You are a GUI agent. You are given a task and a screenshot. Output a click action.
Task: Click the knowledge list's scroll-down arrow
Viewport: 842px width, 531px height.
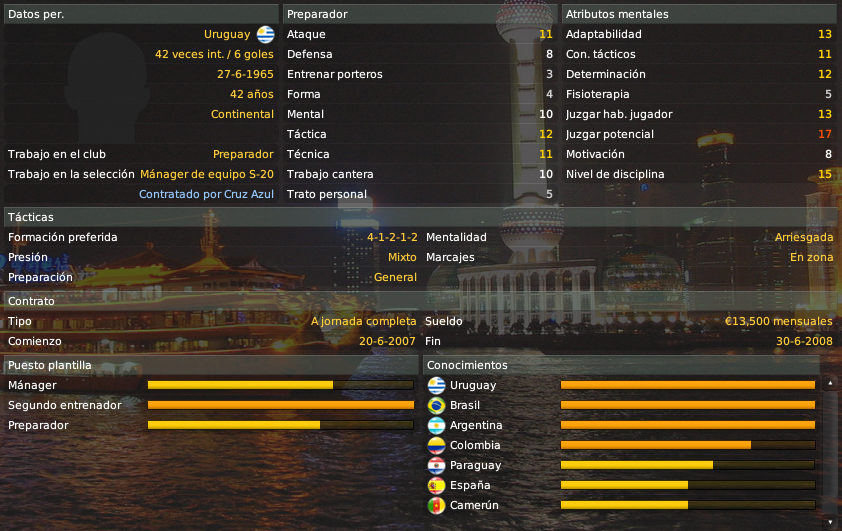829,521
